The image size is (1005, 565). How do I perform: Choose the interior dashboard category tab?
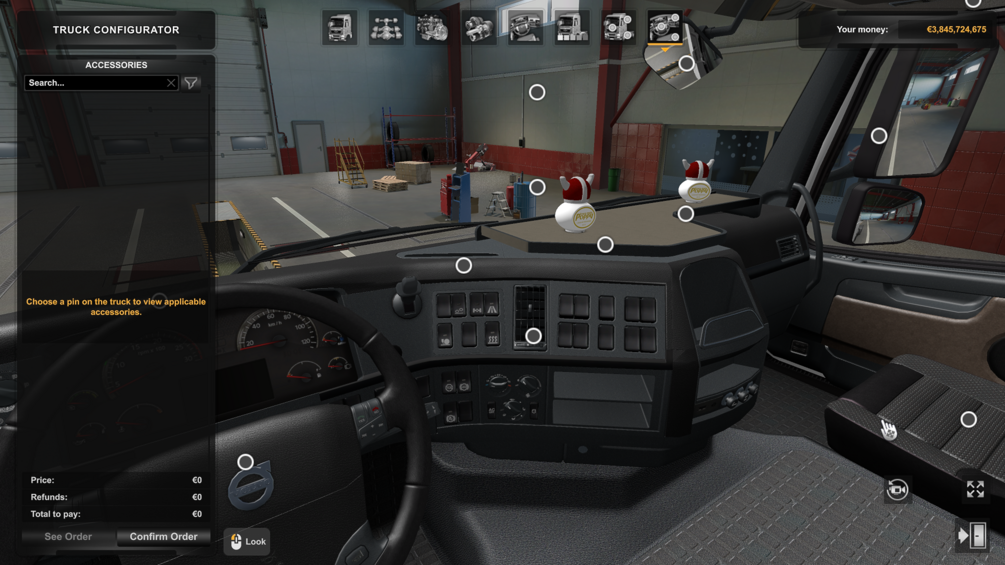point(525,28)
